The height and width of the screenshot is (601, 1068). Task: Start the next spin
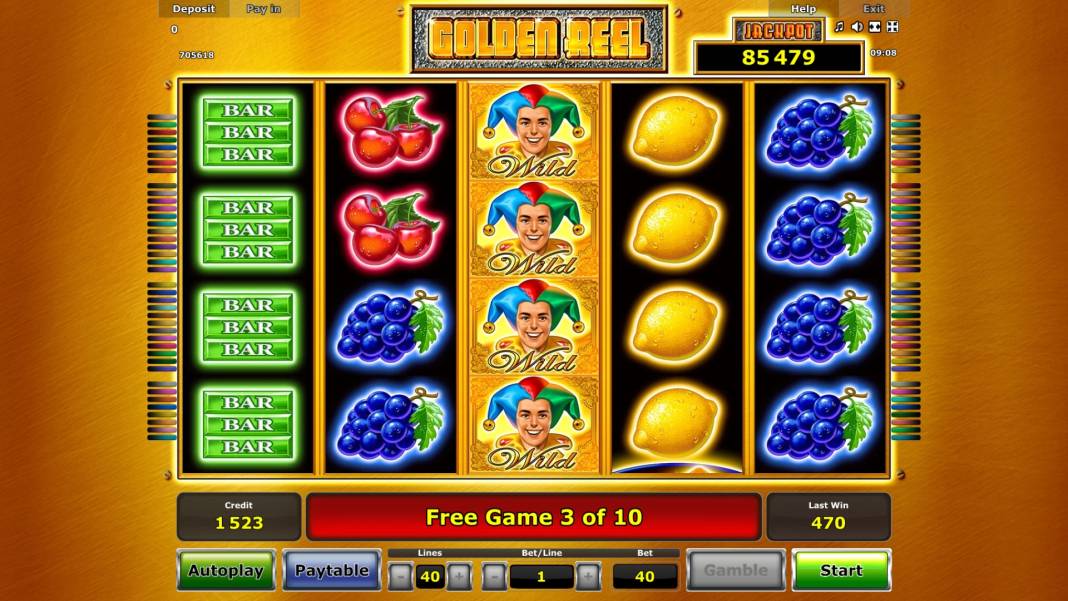coord(841,570)
